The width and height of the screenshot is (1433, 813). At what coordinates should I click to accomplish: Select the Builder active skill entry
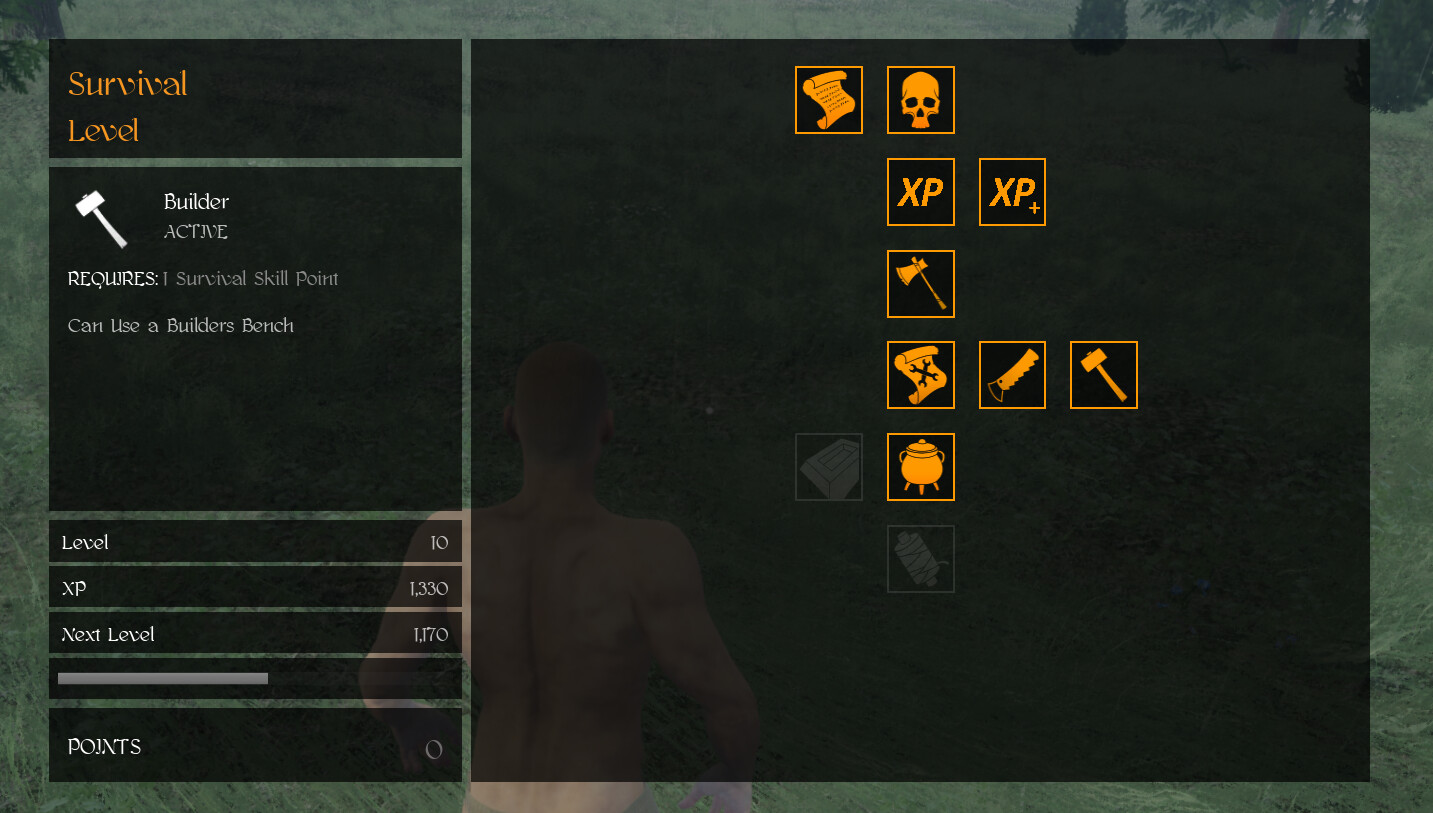pyautogui.click(x=196, y=215)
